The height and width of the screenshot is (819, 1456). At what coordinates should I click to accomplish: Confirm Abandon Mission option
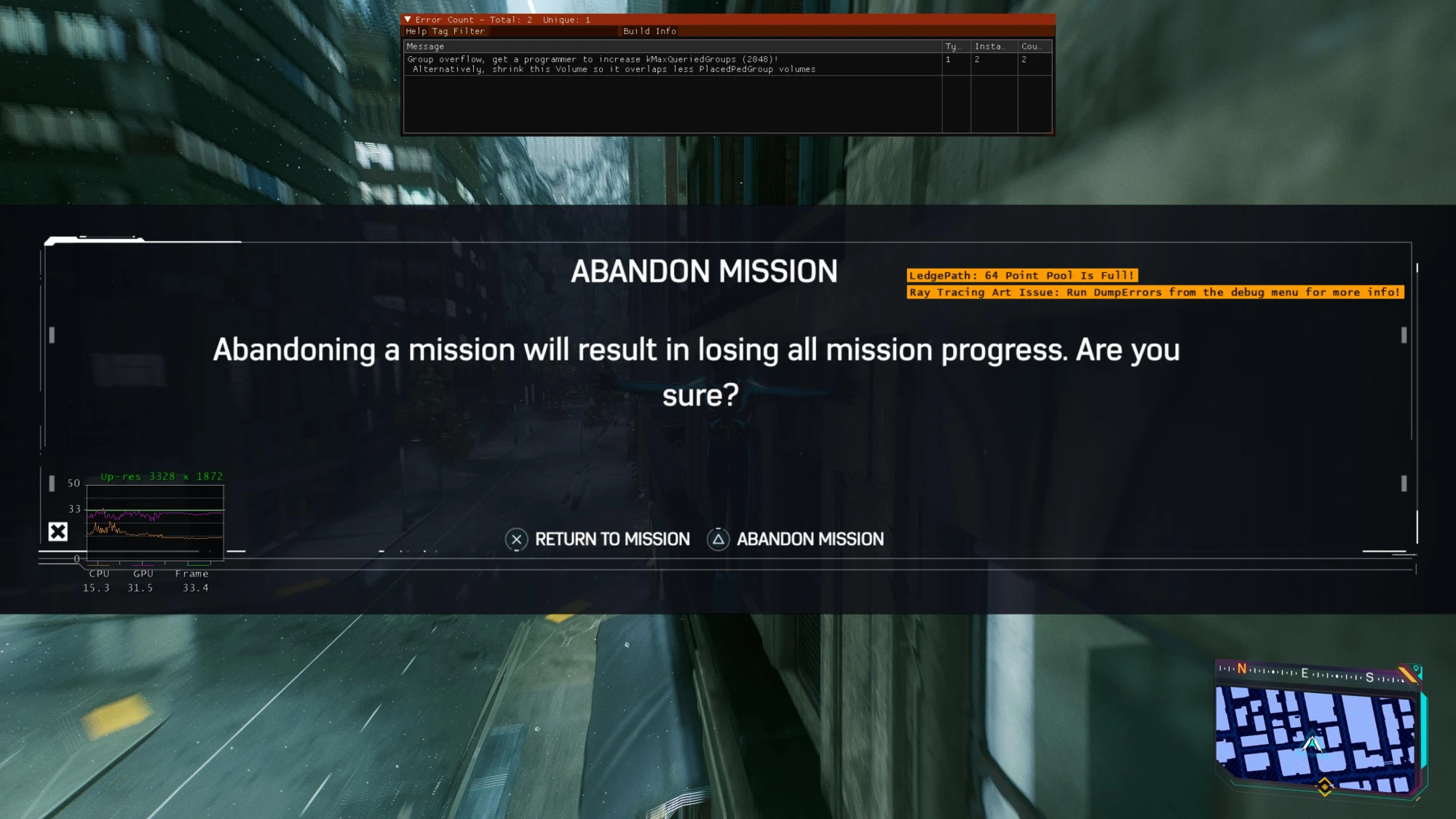796,539
